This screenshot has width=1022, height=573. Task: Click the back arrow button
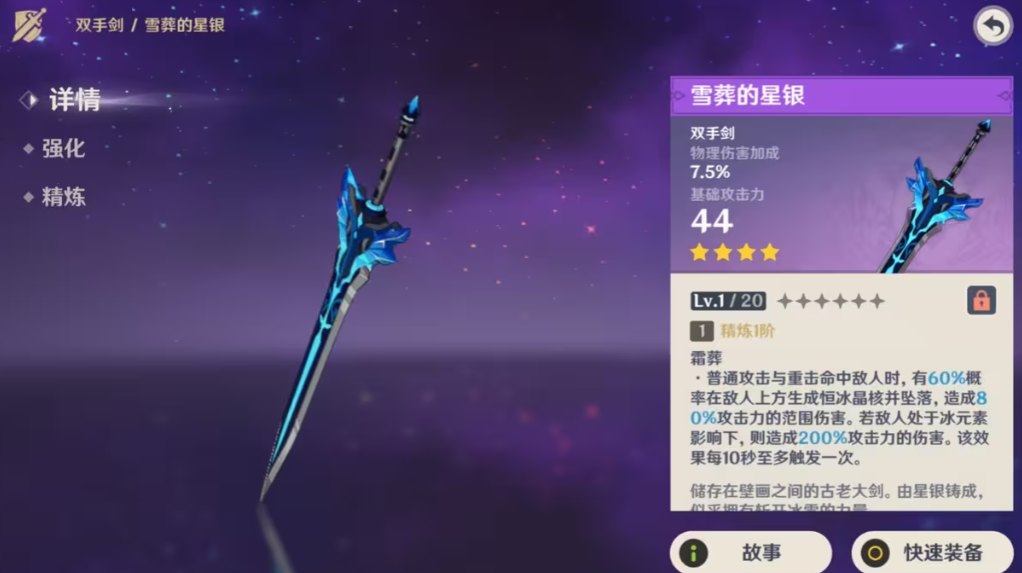click(992, 27)
